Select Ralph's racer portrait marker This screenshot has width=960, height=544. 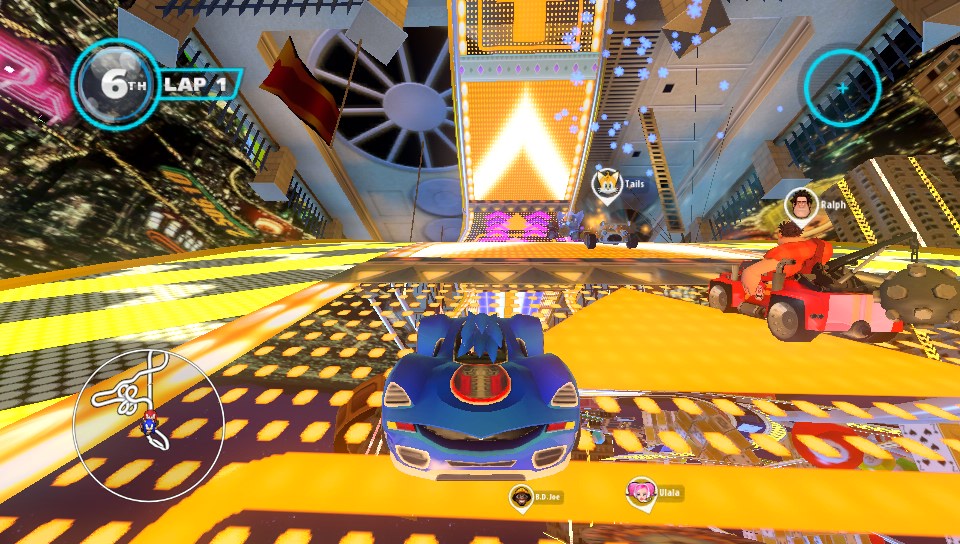pyautogui.click(x=799, y=204)
